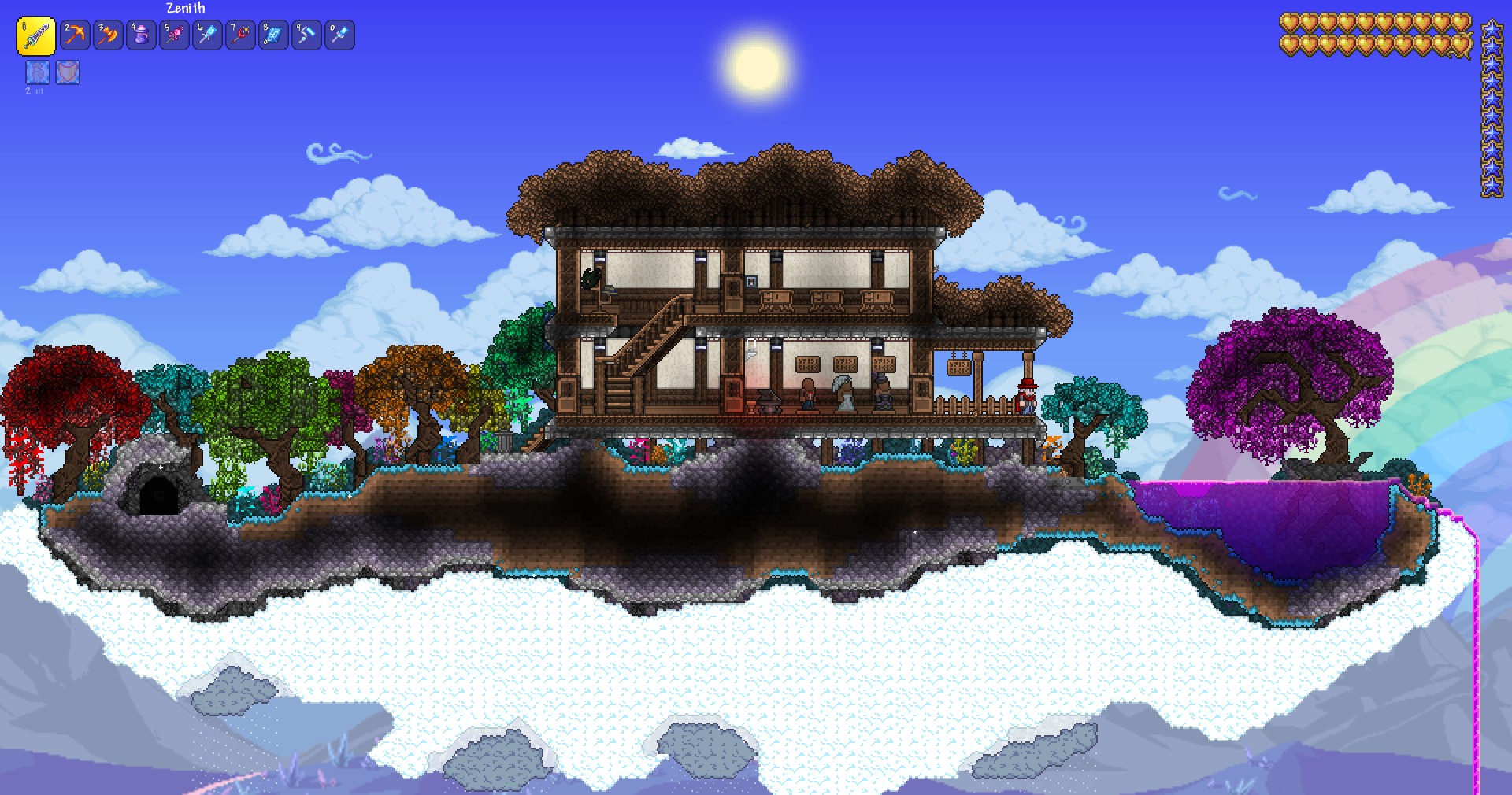This screenshot has width=1512, height=795.
Task: Select the orange axe in hotbar slot 3
Action: [x=109, y=35]
